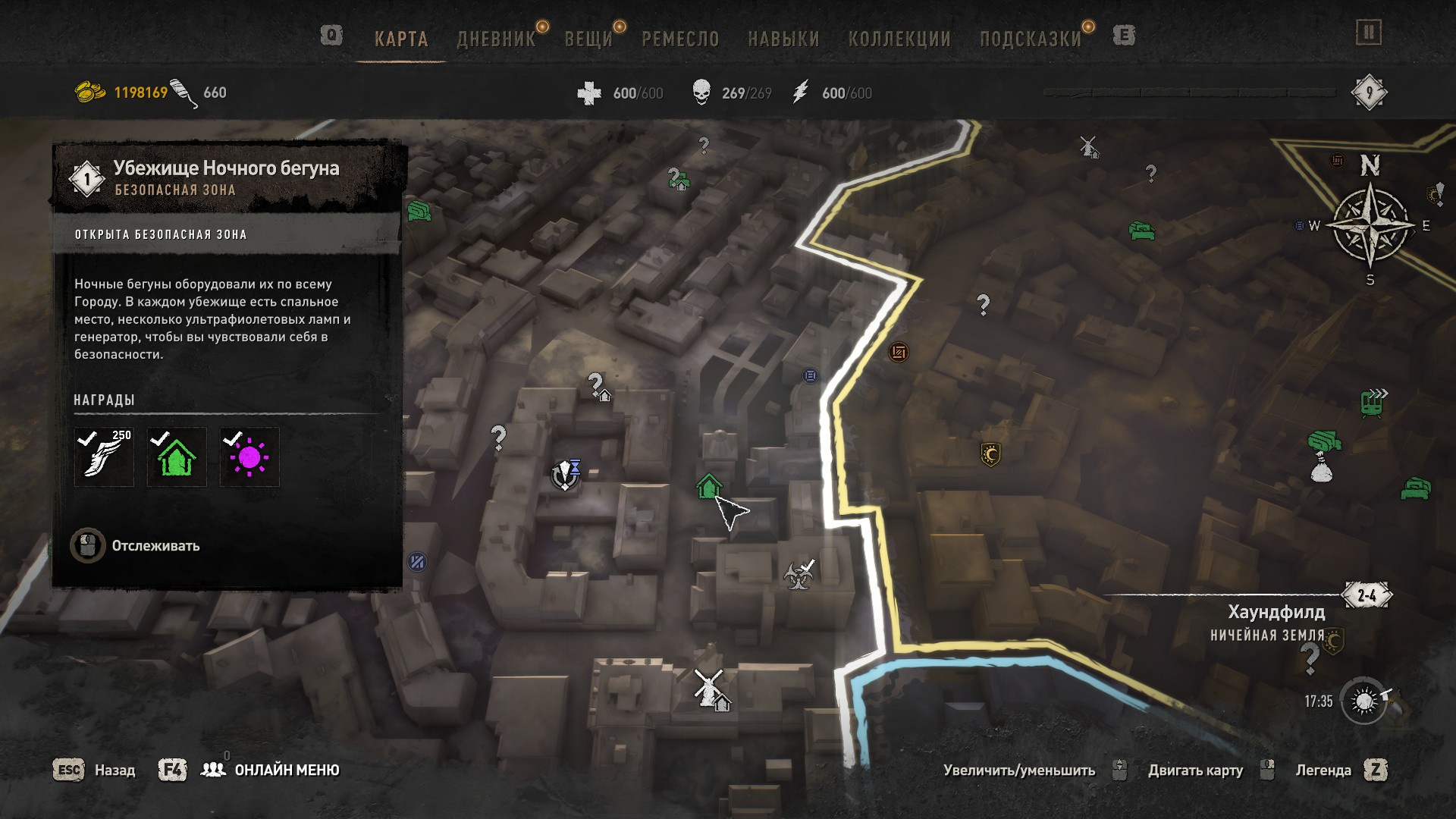Select the magenta UV lamp reward icon

click(x=249, y=457)
